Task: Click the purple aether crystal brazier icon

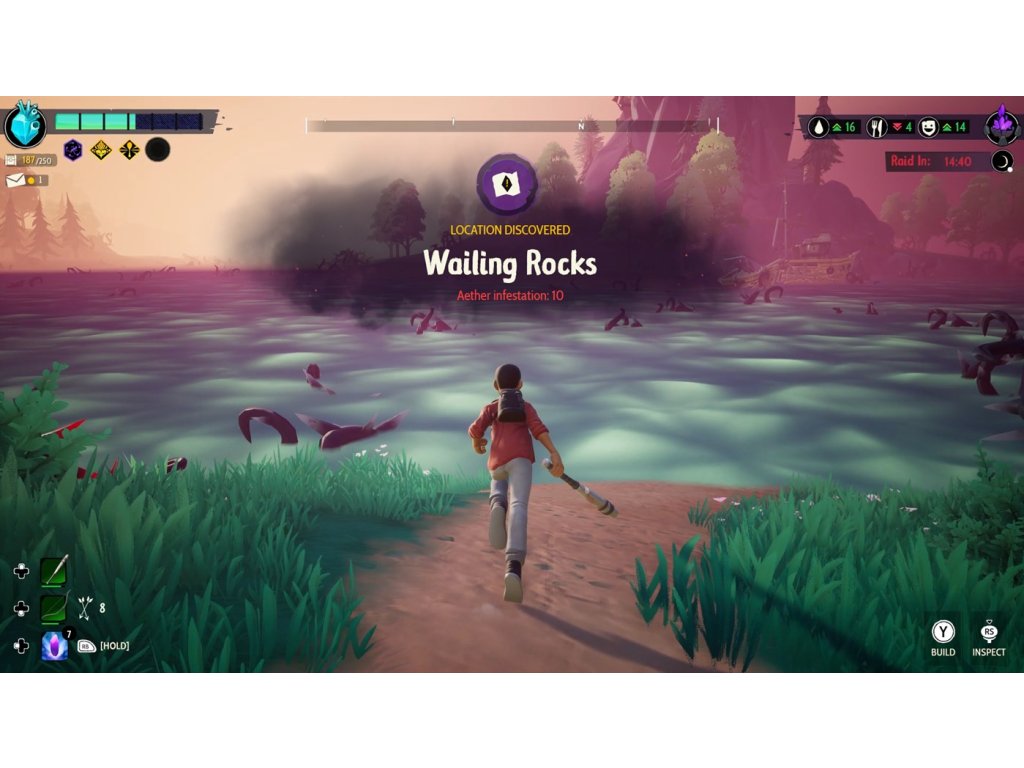Action: click(x=1001, y=127)
